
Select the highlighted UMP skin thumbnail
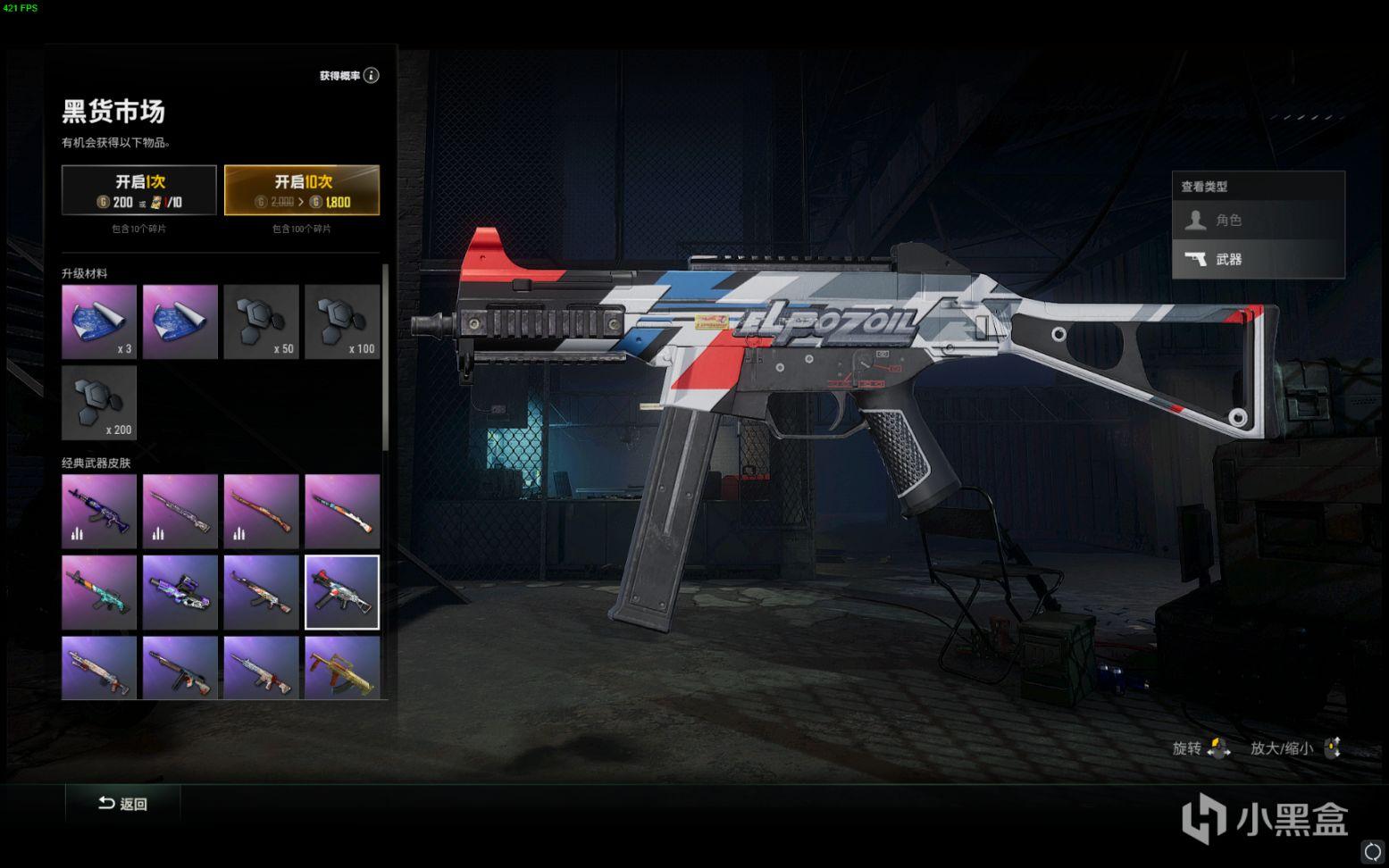click(342, 592)
